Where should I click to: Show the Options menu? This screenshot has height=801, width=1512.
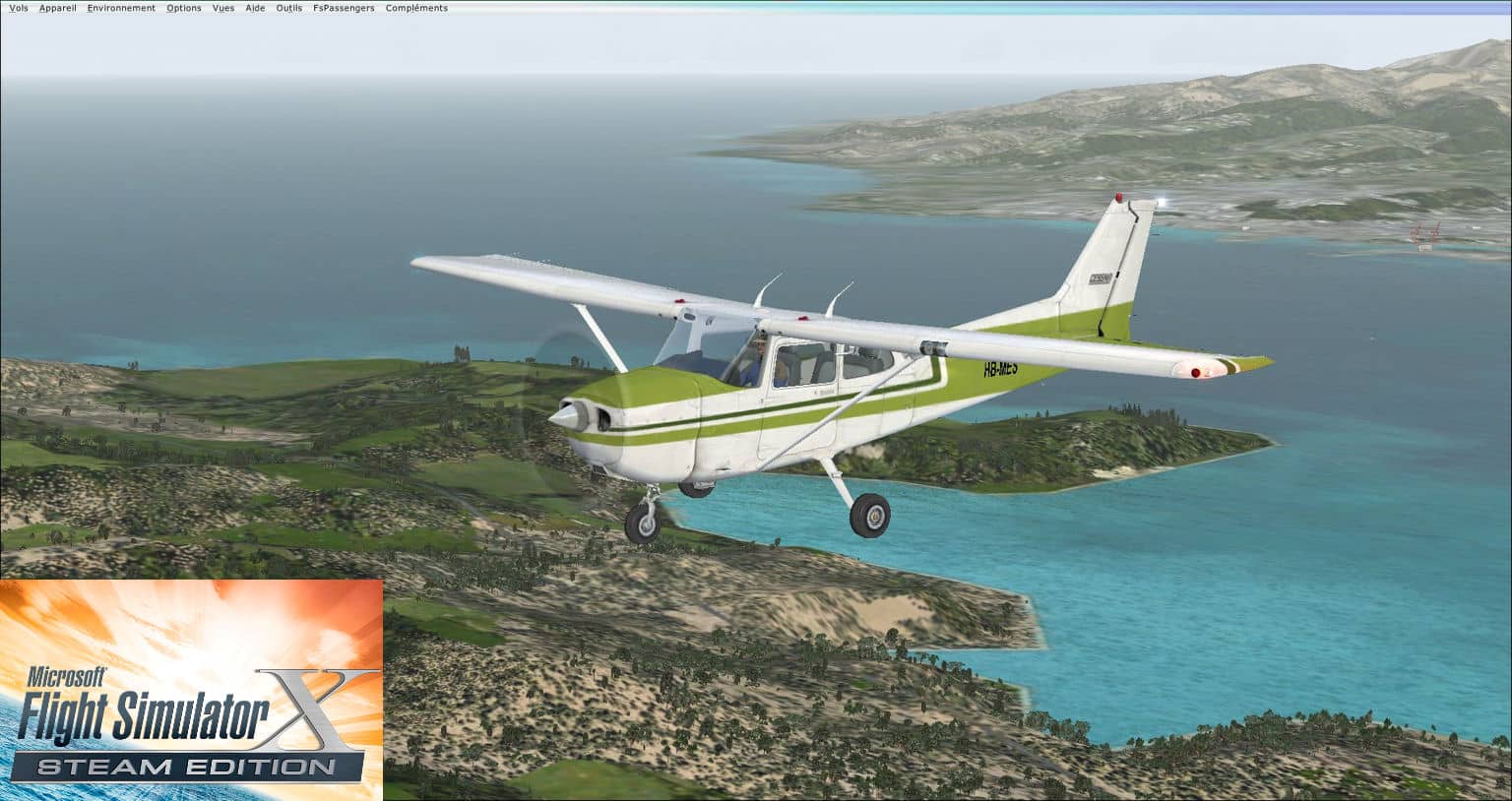coord(184,8)
